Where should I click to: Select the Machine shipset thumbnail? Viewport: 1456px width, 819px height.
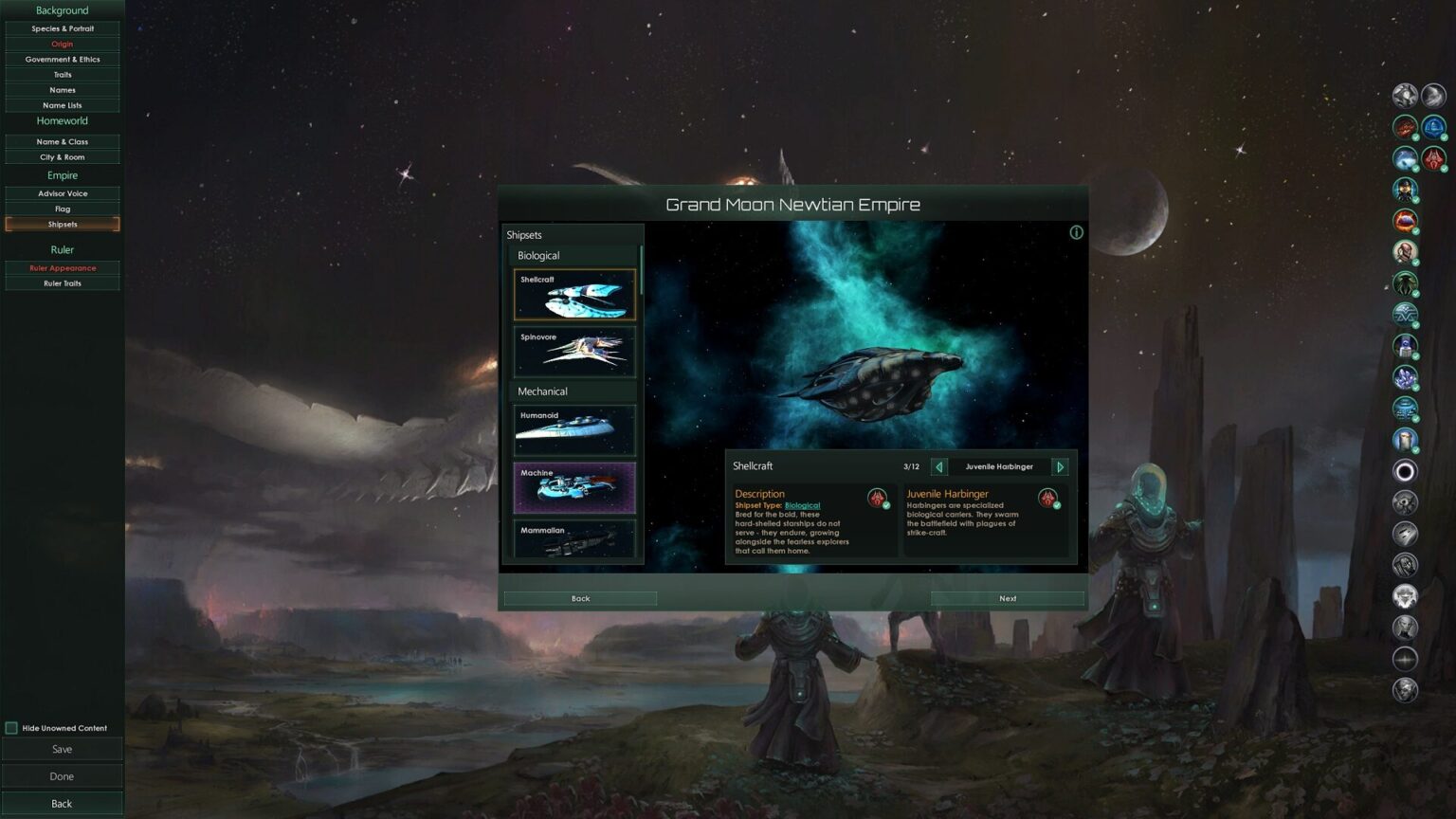click(573, 486)
